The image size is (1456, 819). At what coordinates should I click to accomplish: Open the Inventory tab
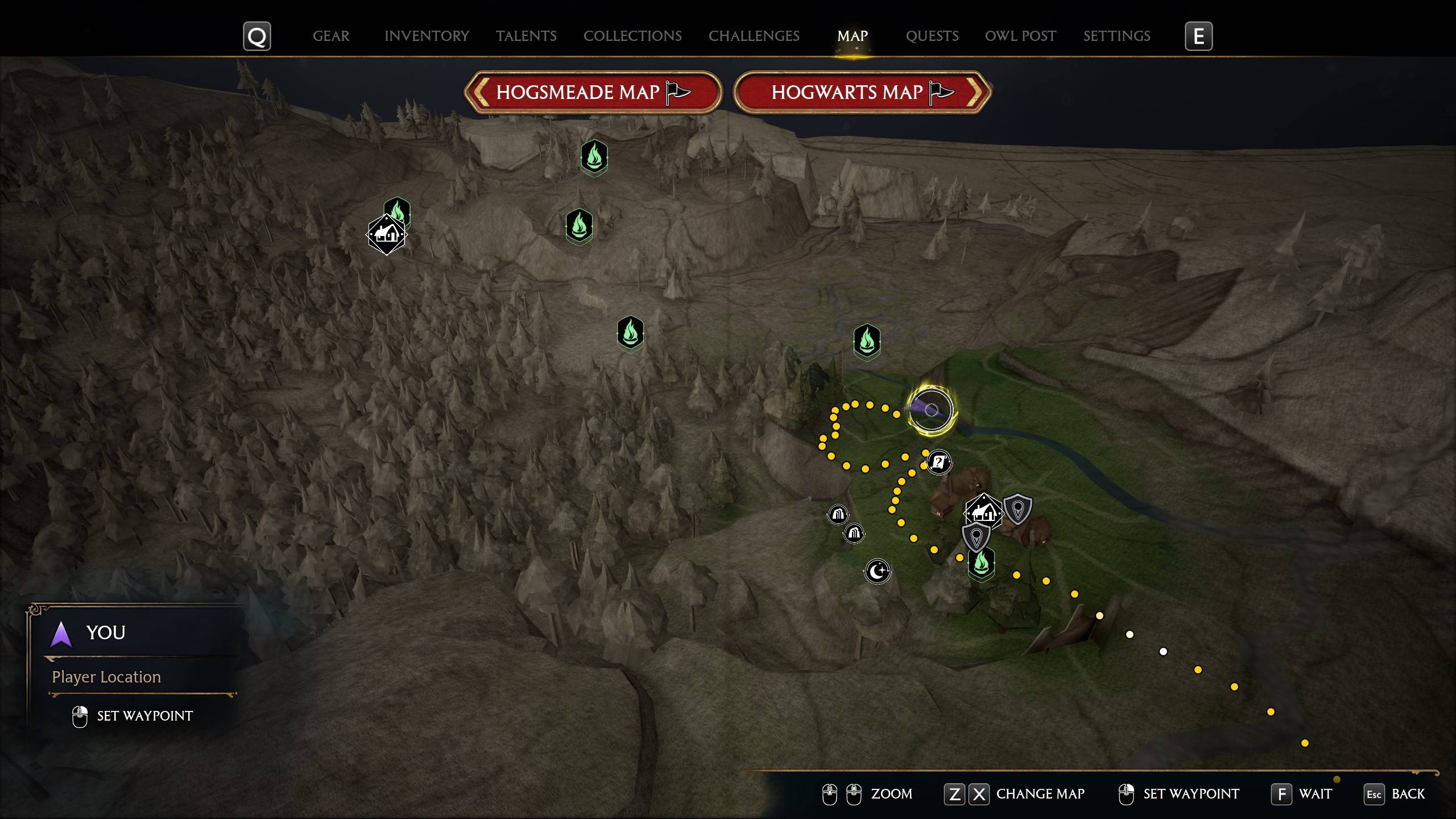427,36
